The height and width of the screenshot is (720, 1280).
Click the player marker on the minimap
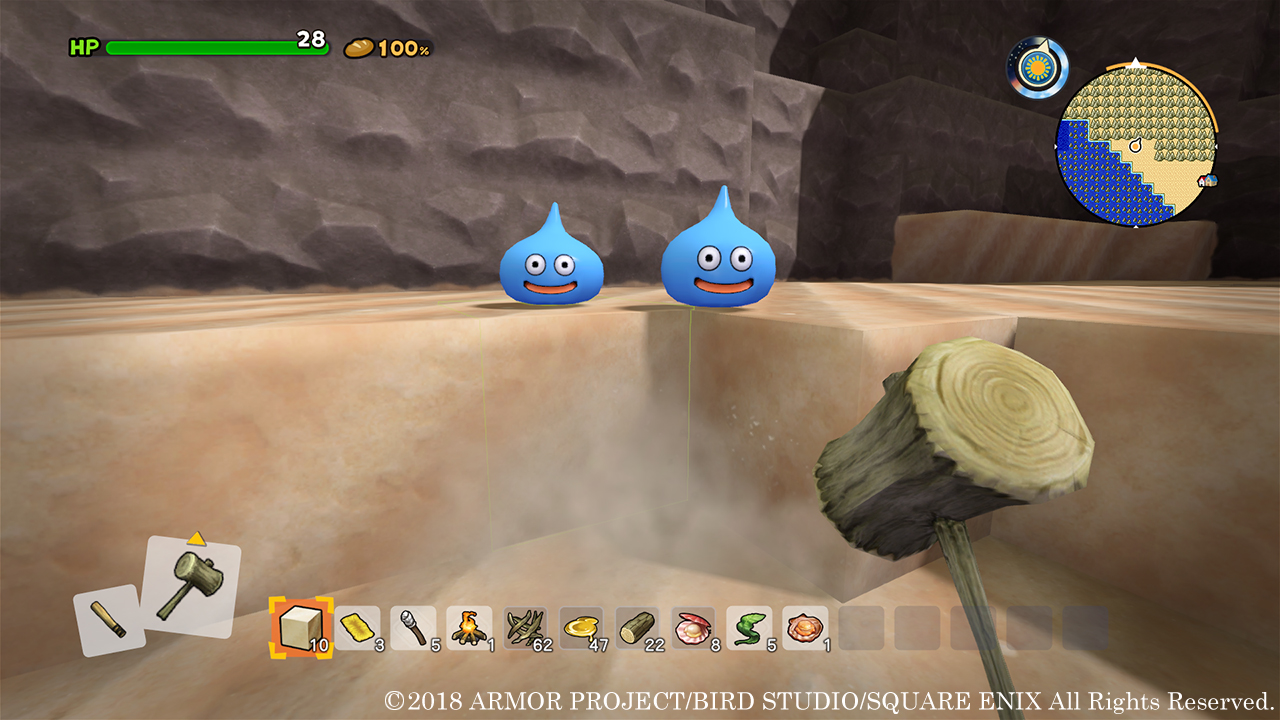click(1135, 146)
